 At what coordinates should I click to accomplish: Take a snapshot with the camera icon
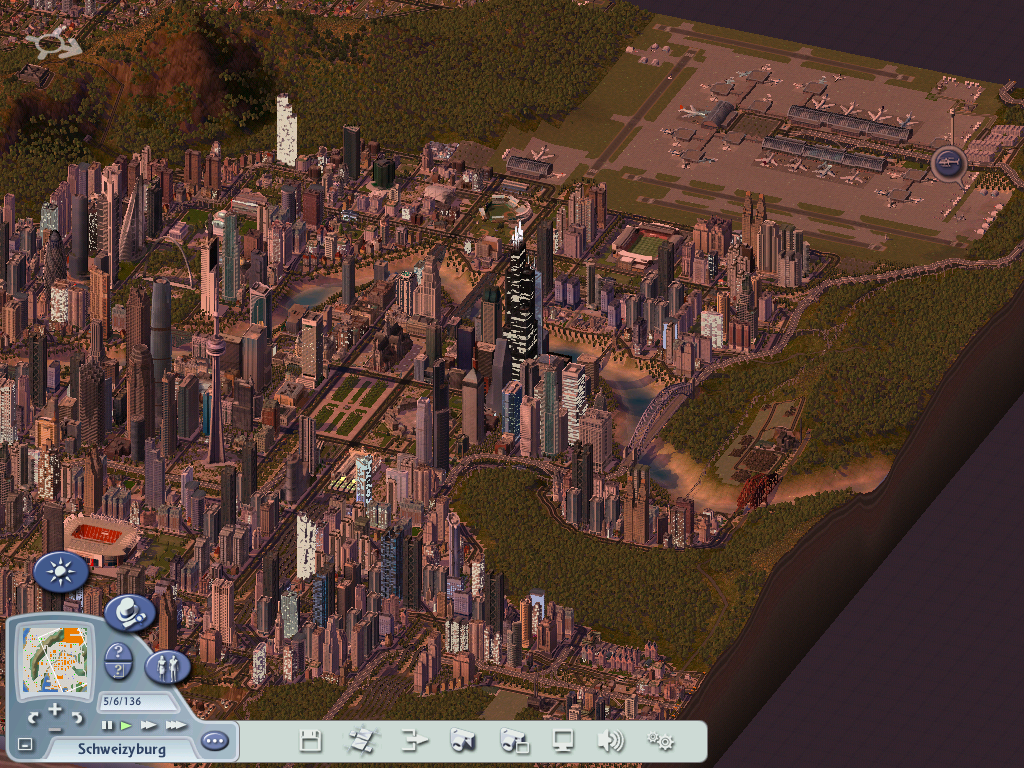point(462,741)
